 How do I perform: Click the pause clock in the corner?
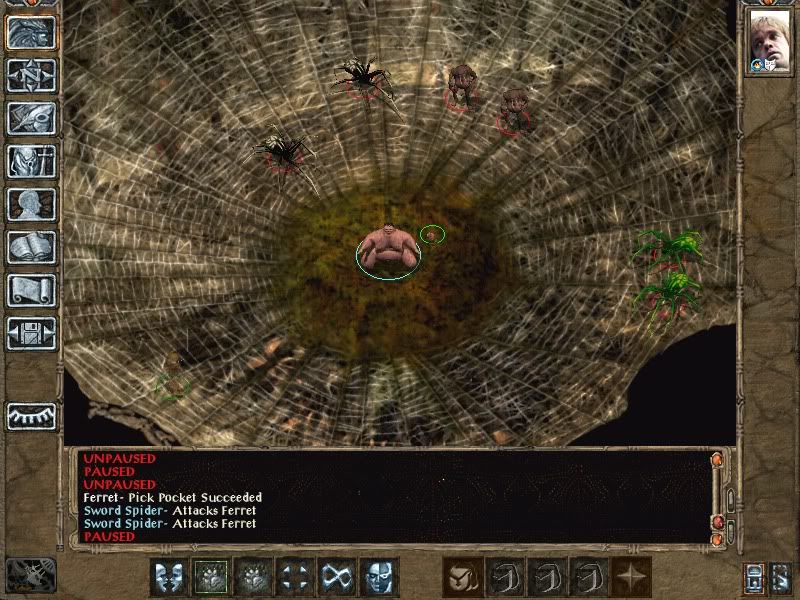[30, 574]
